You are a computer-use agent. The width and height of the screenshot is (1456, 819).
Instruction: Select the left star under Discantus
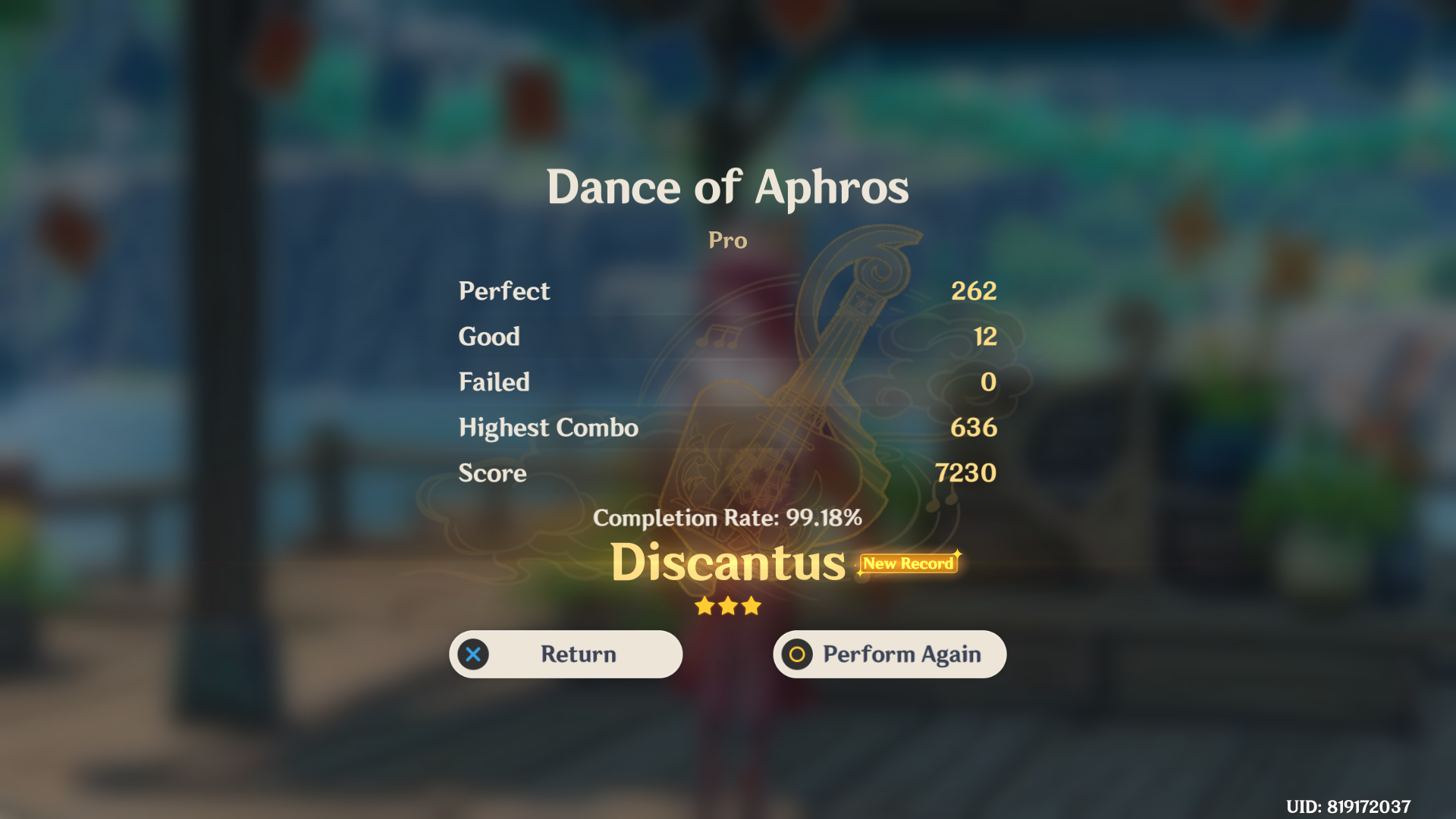coord(703,606)
